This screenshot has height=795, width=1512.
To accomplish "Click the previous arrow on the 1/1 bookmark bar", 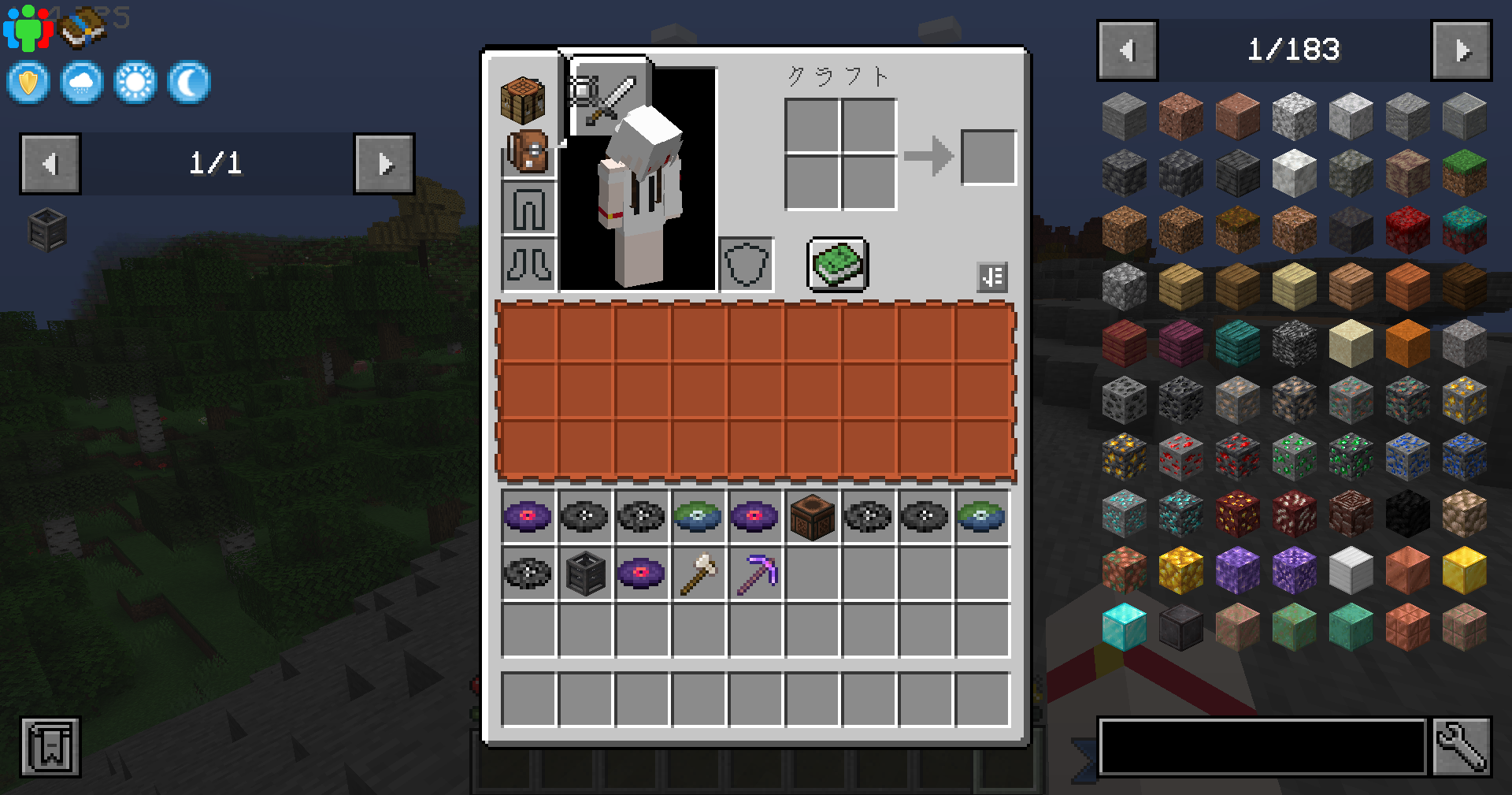I will click(50, 165).
